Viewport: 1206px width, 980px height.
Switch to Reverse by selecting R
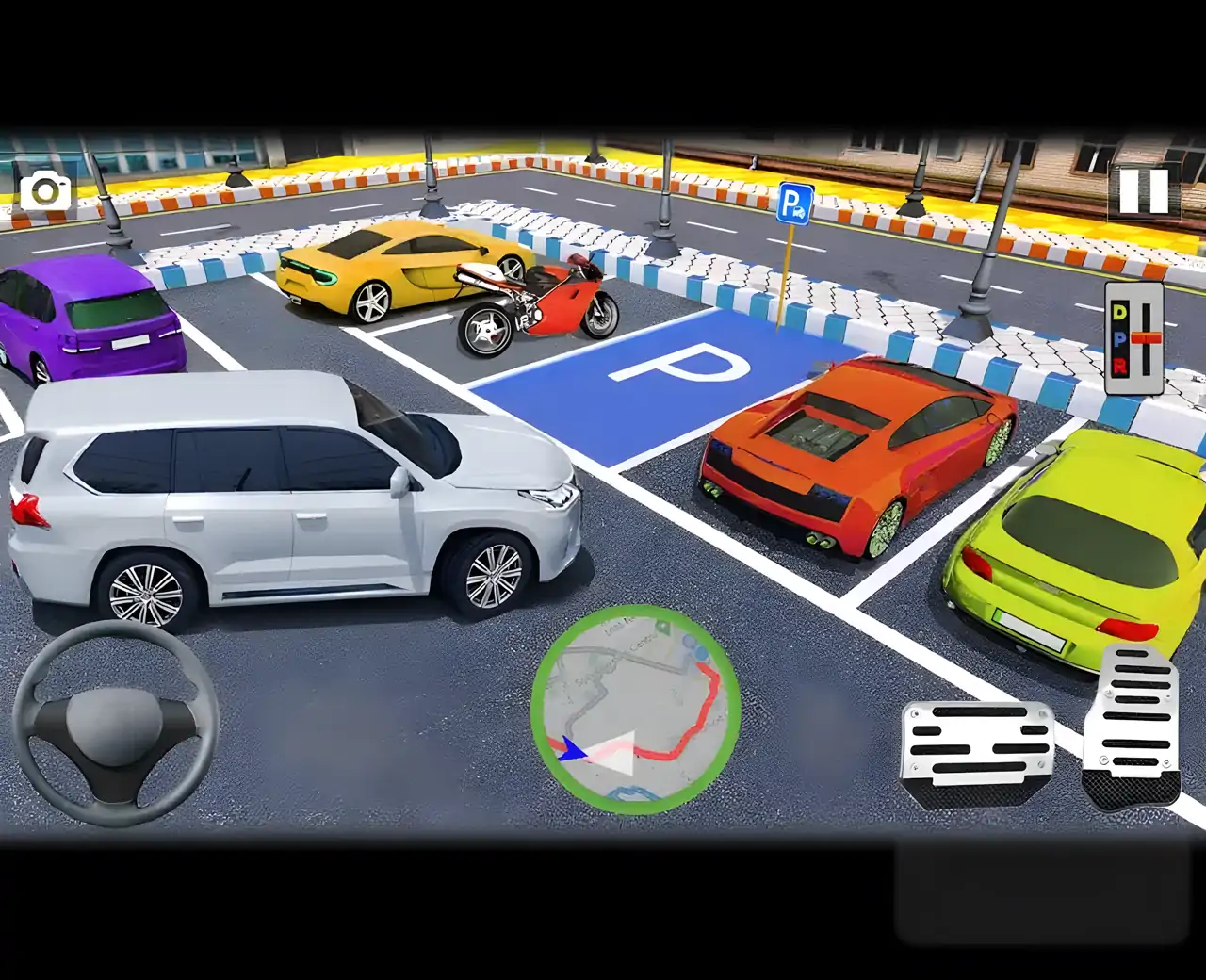click(x=1119, y=366)
